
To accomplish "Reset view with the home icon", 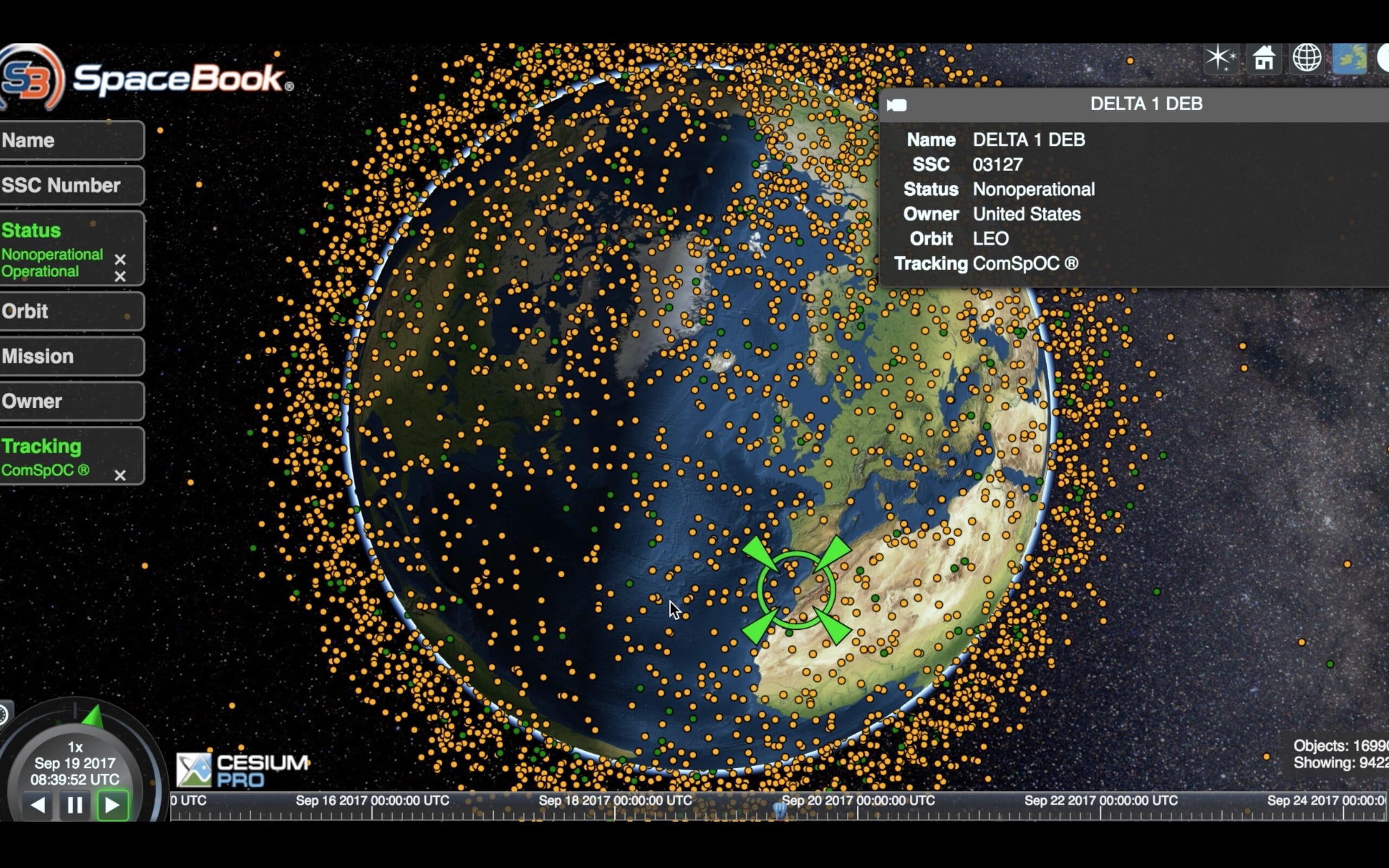I will (x=1264, y=59).
